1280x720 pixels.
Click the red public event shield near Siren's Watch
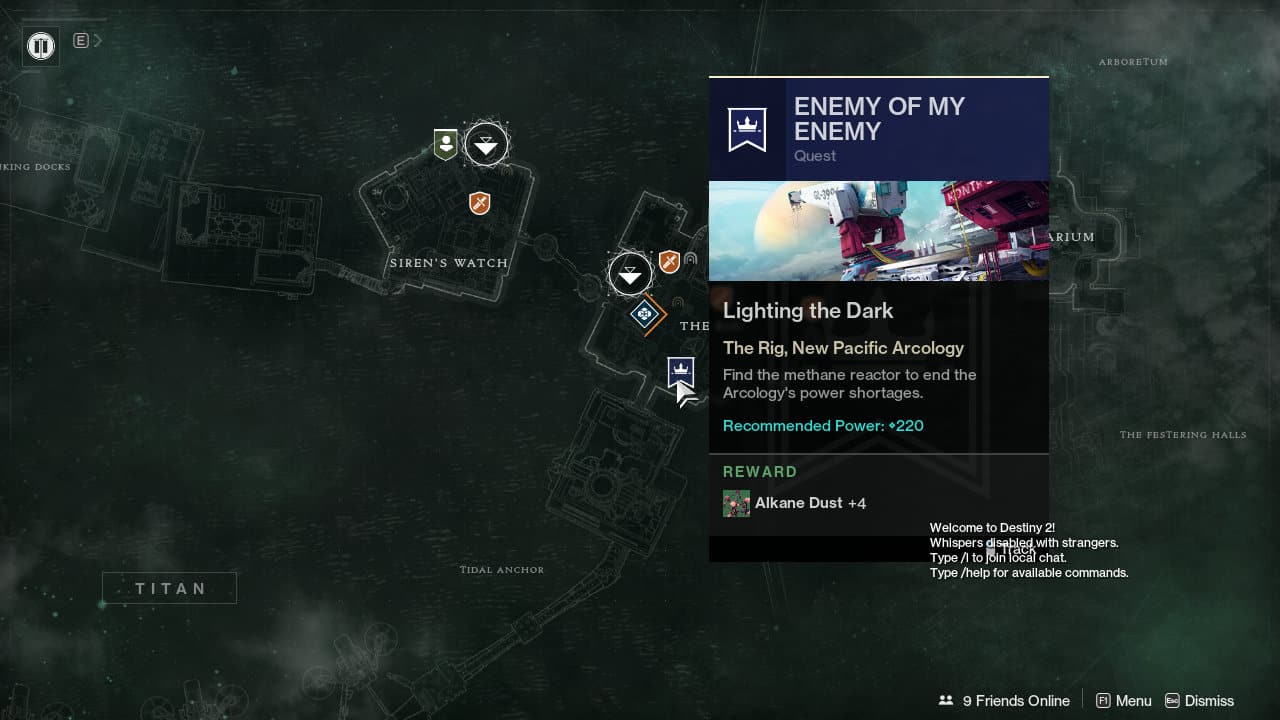coord(479,203)
